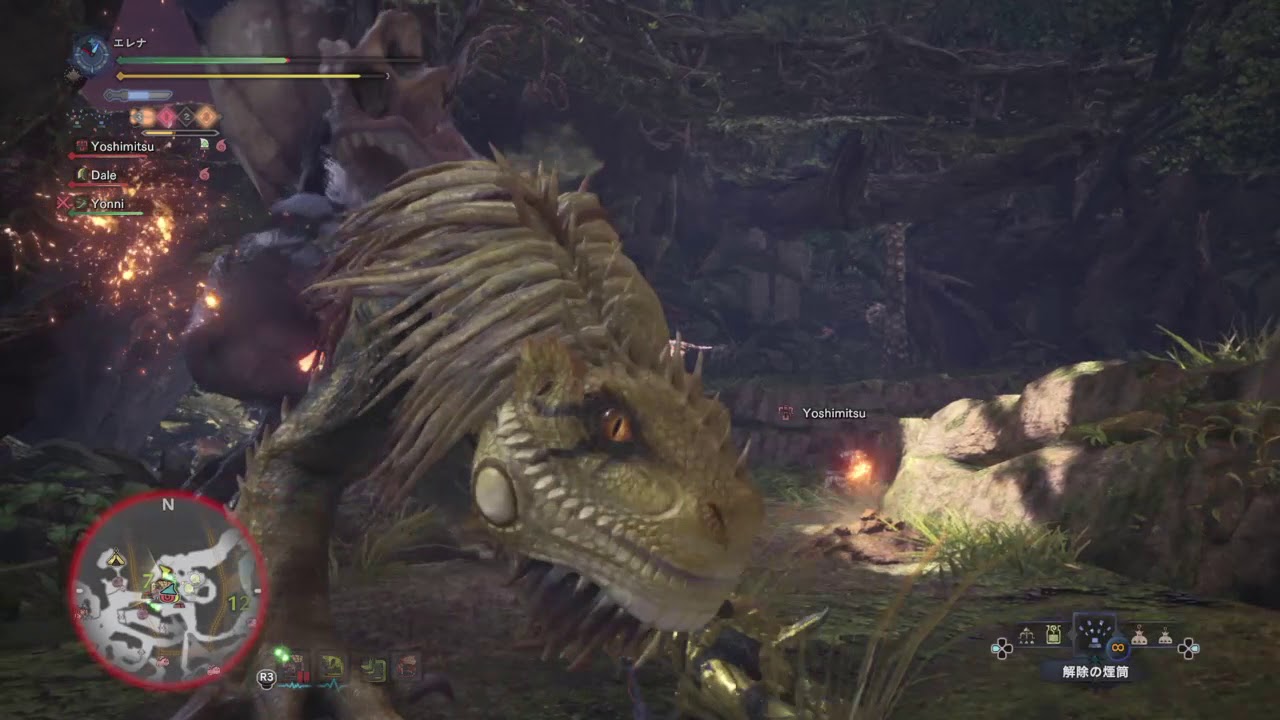Select the trap icon left of the smoke bomb

click(x=1027, y=634)
